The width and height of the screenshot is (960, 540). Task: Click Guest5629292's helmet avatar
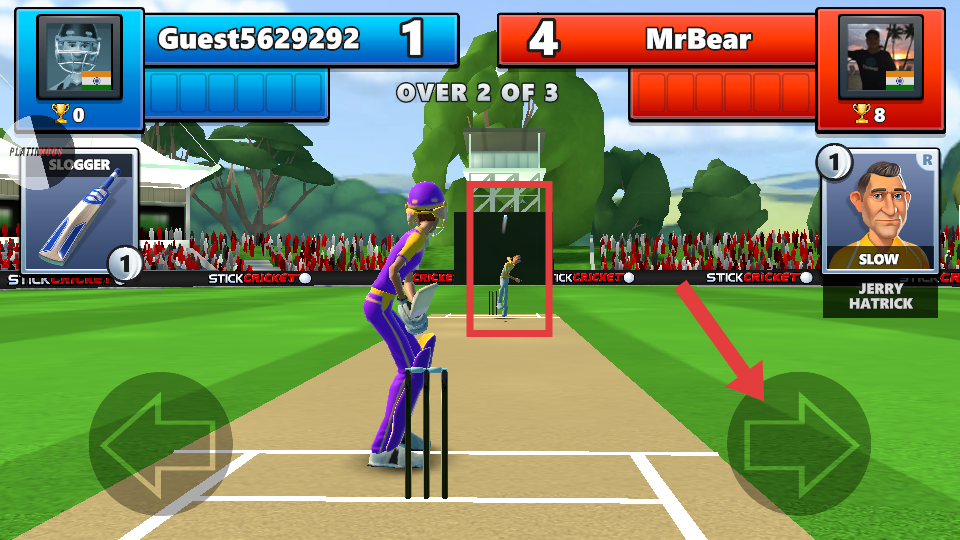(80, 57)
